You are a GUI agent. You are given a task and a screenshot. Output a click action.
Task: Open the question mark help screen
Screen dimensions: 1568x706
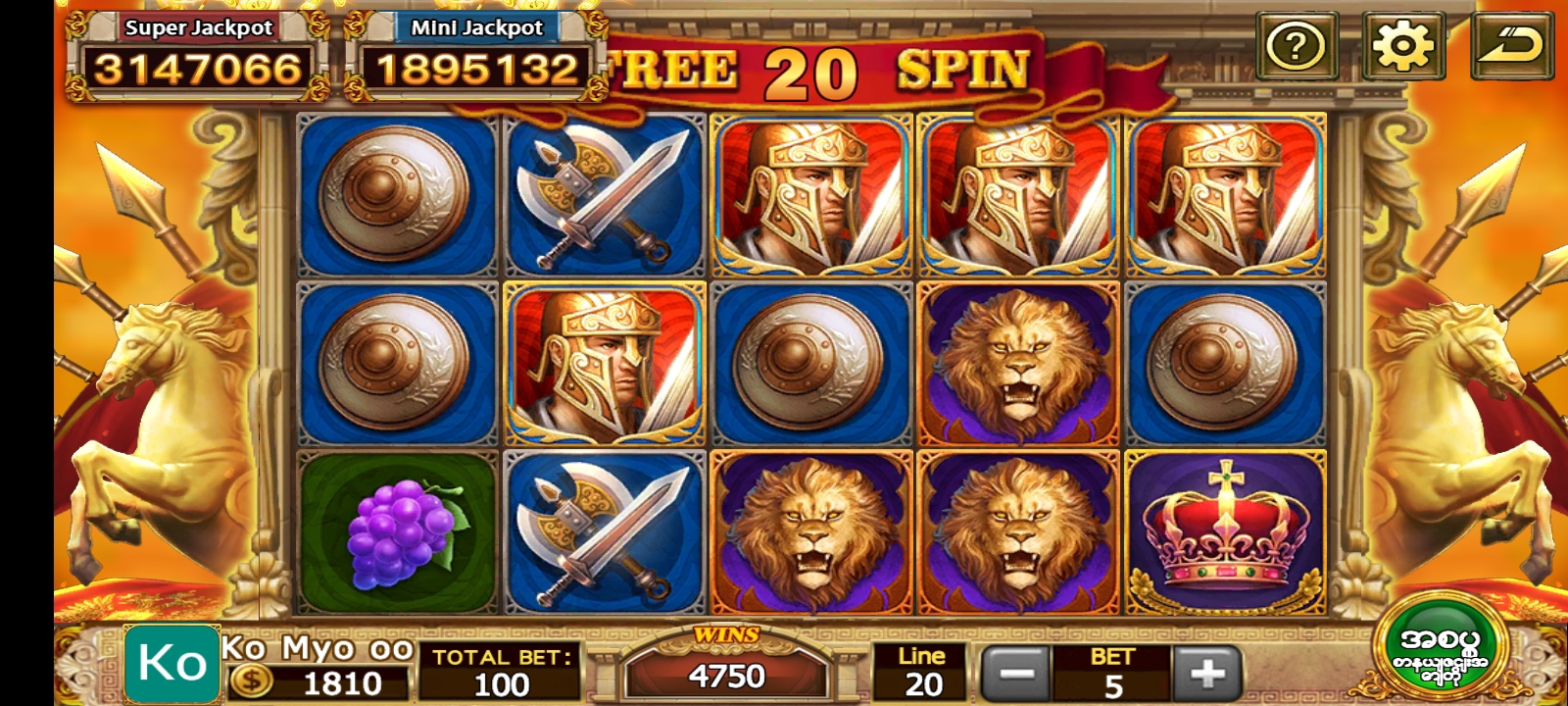click(1296, 46)
